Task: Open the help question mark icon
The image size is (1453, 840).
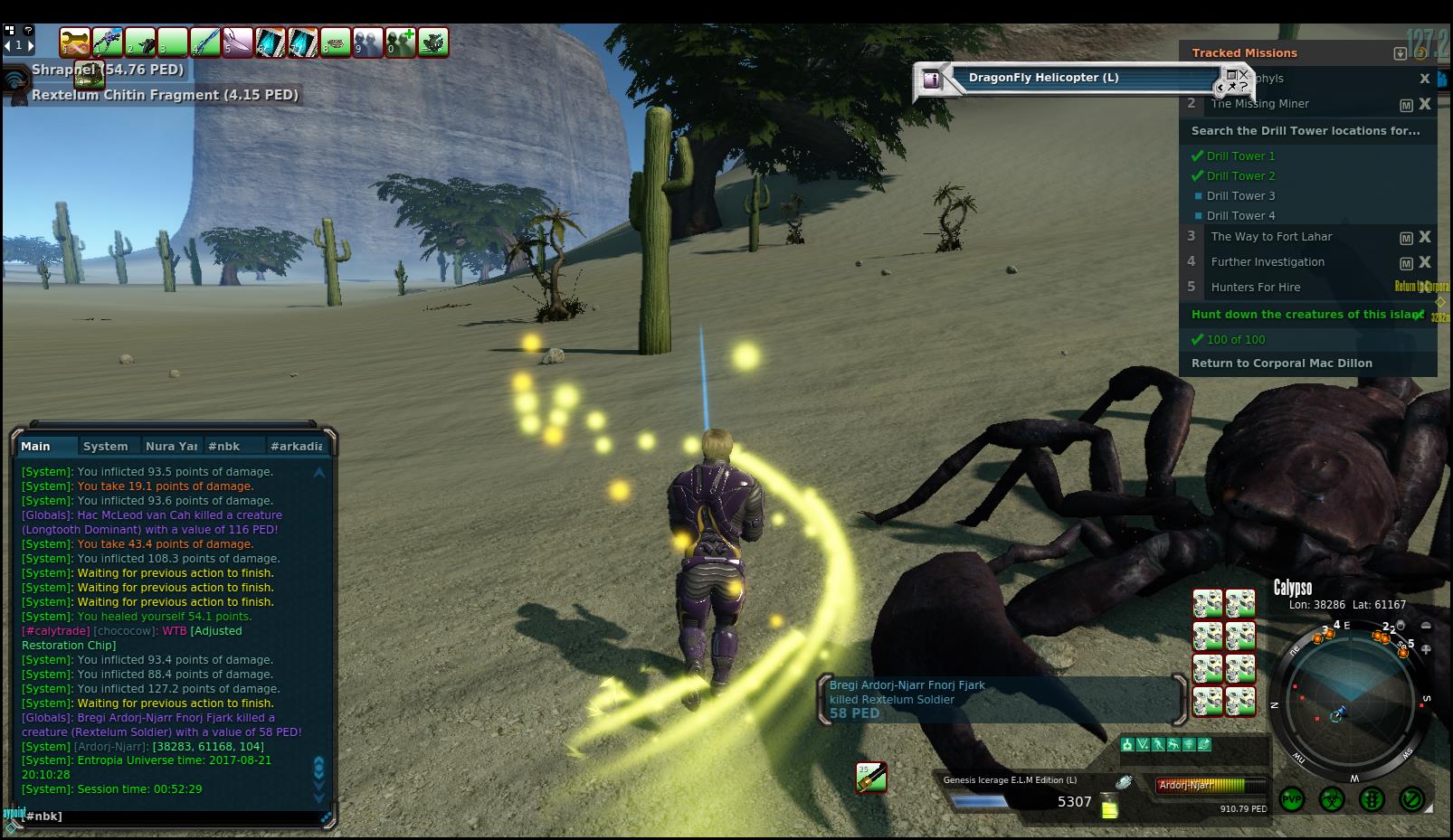Action: tap(28, 30)
